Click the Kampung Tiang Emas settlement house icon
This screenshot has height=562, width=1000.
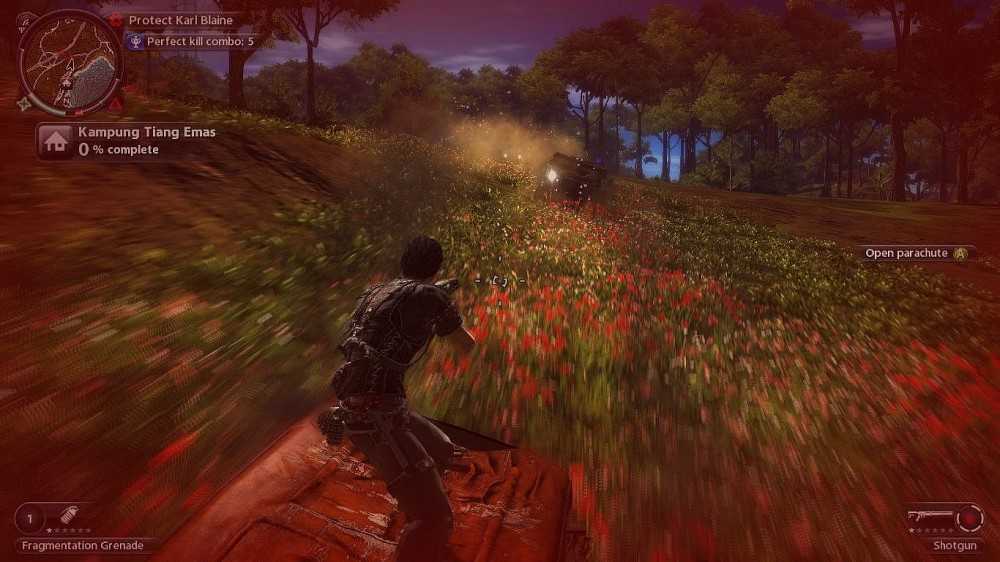coord(56,141)
